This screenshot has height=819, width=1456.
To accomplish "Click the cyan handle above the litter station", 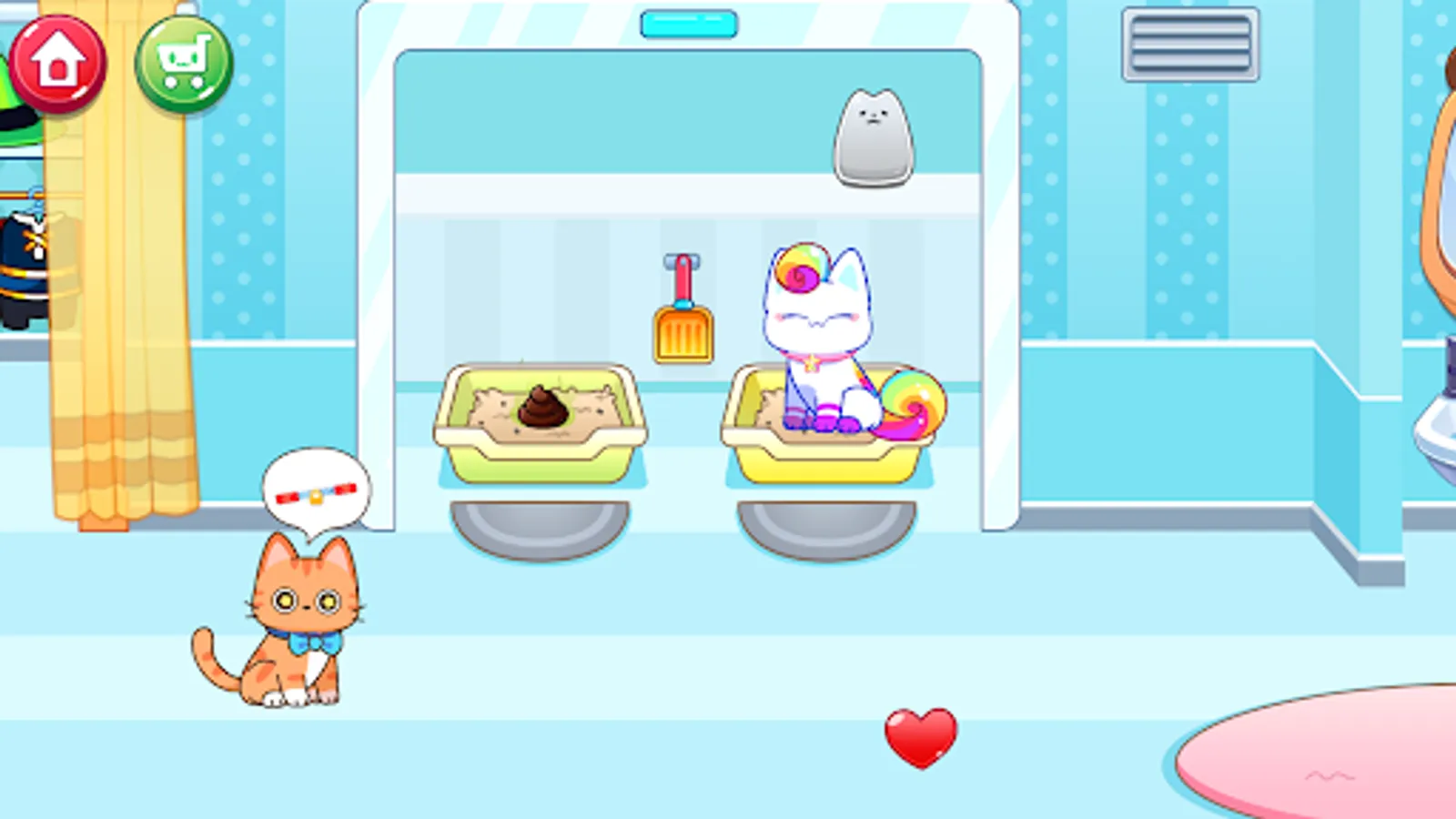I will (x=689, y=23).
